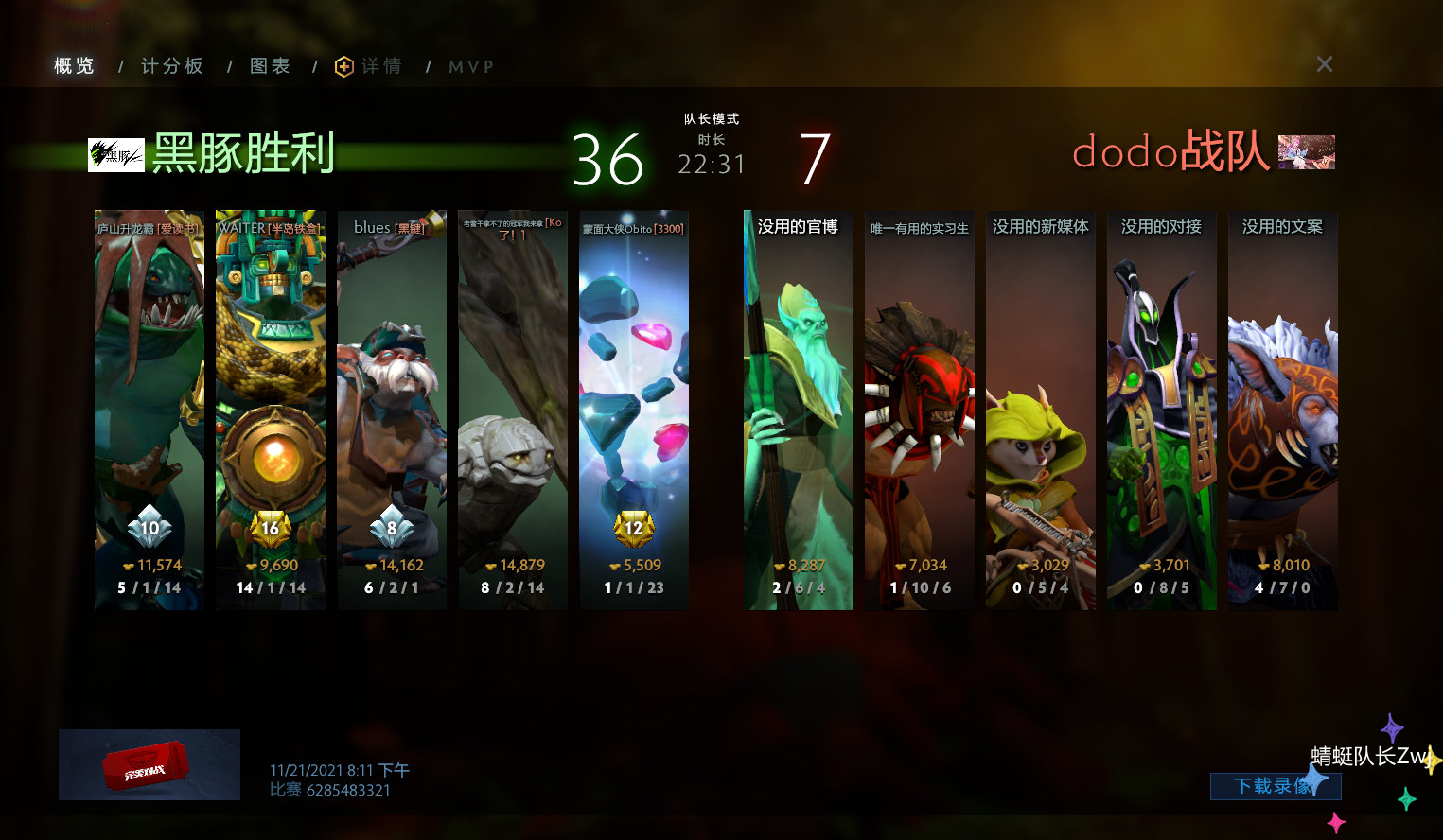Close the match overview with the X
This screenshot has height=840, width=1443.
pos(1324,64)
